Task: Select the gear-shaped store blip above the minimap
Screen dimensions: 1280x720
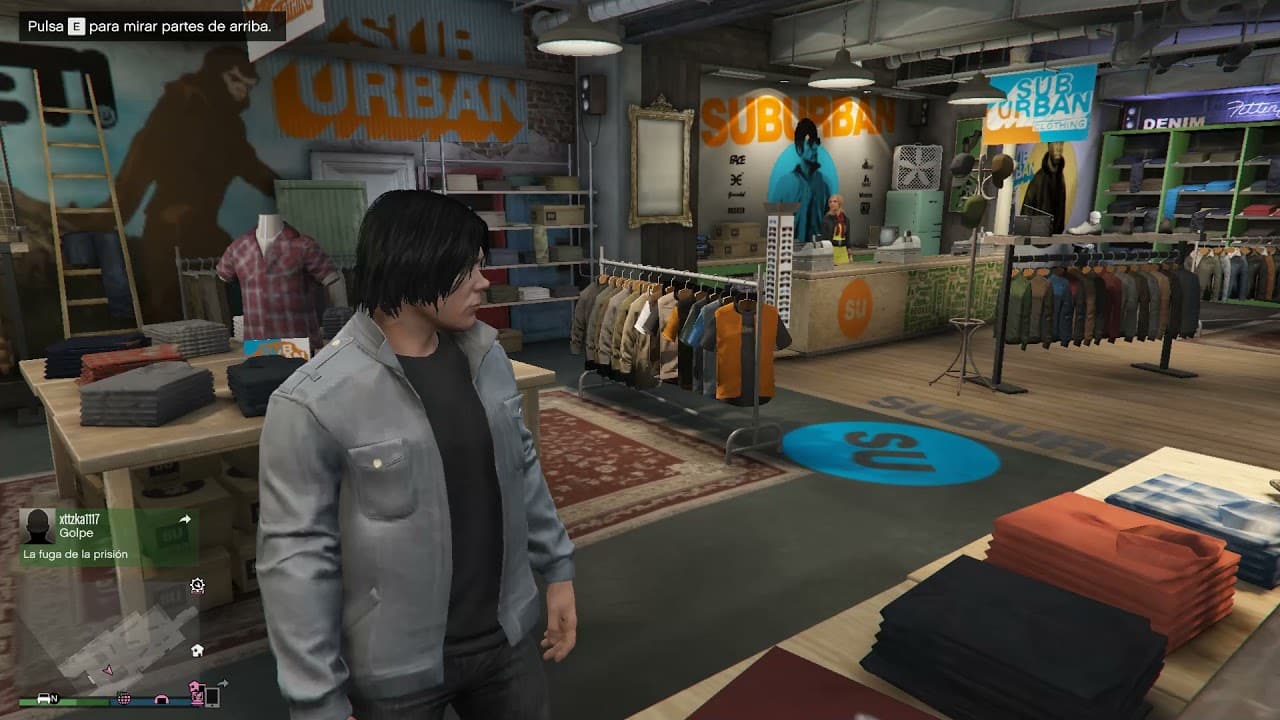Action: (197, 585)
